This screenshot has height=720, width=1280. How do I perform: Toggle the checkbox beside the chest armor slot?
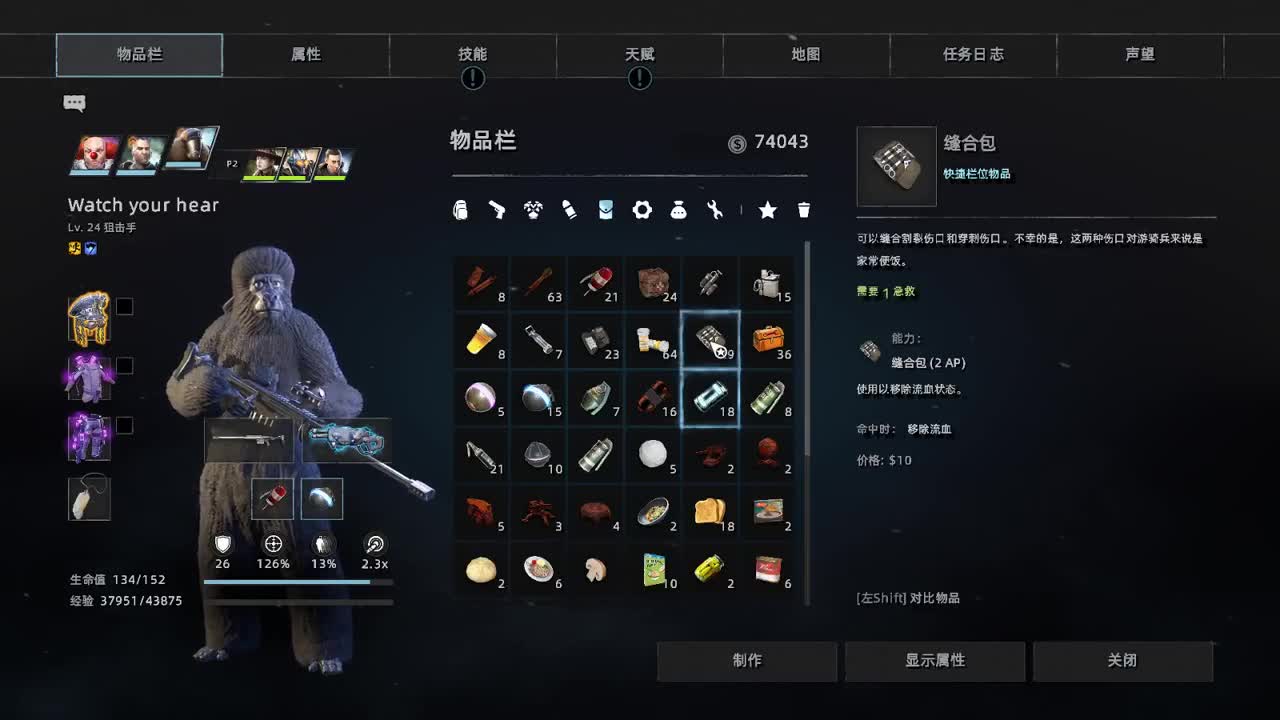tap(124, 365)
